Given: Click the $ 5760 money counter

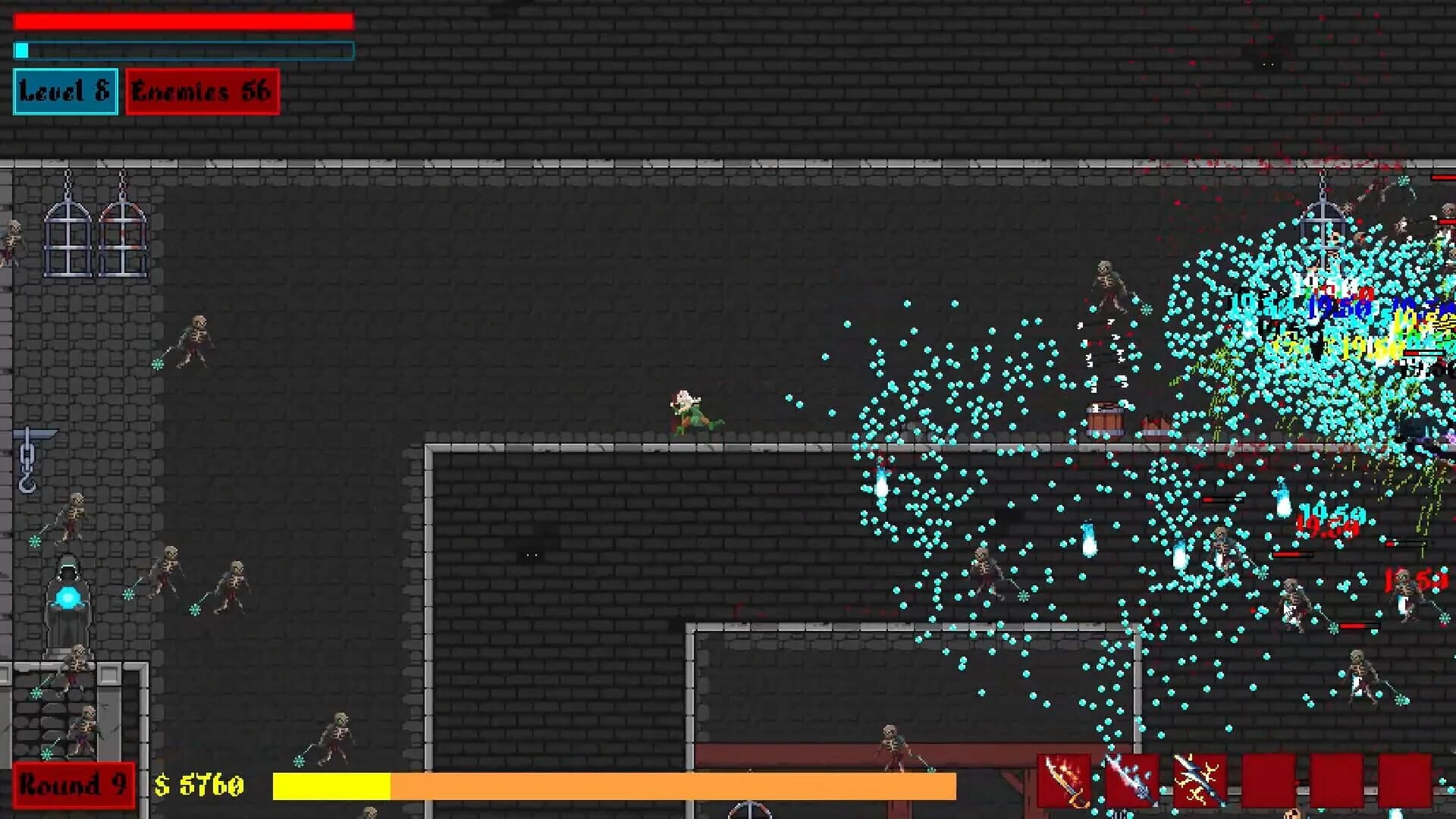Looking at the screenshot, I should pyautogui.click(x=199, y=786).
